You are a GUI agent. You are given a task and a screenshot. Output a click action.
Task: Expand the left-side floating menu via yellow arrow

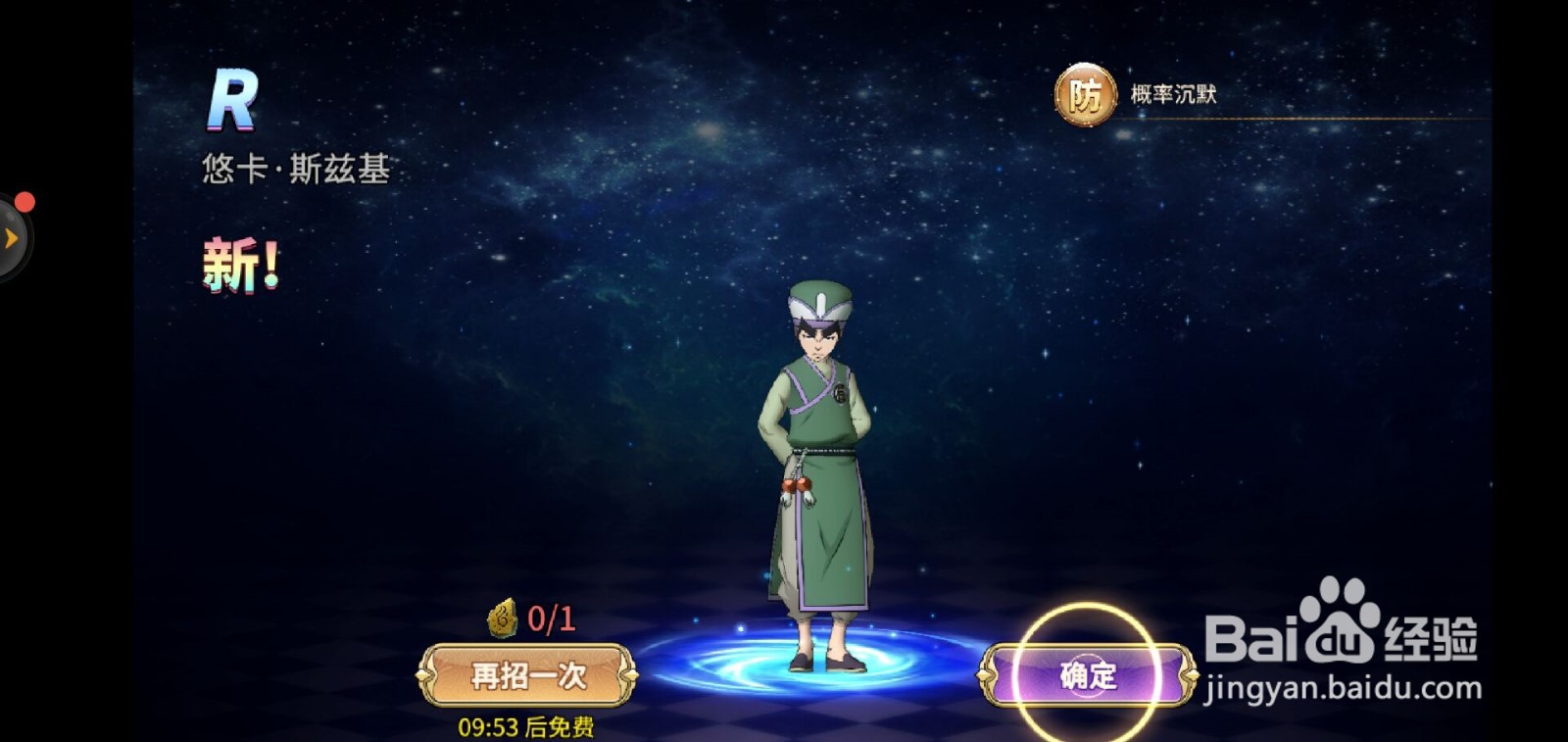pos(10,235)
